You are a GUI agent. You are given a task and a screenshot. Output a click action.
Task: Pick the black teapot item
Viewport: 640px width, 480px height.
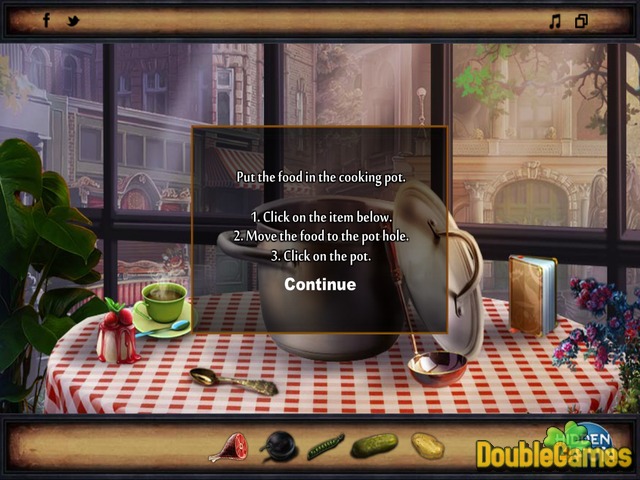tap(278, 446)
